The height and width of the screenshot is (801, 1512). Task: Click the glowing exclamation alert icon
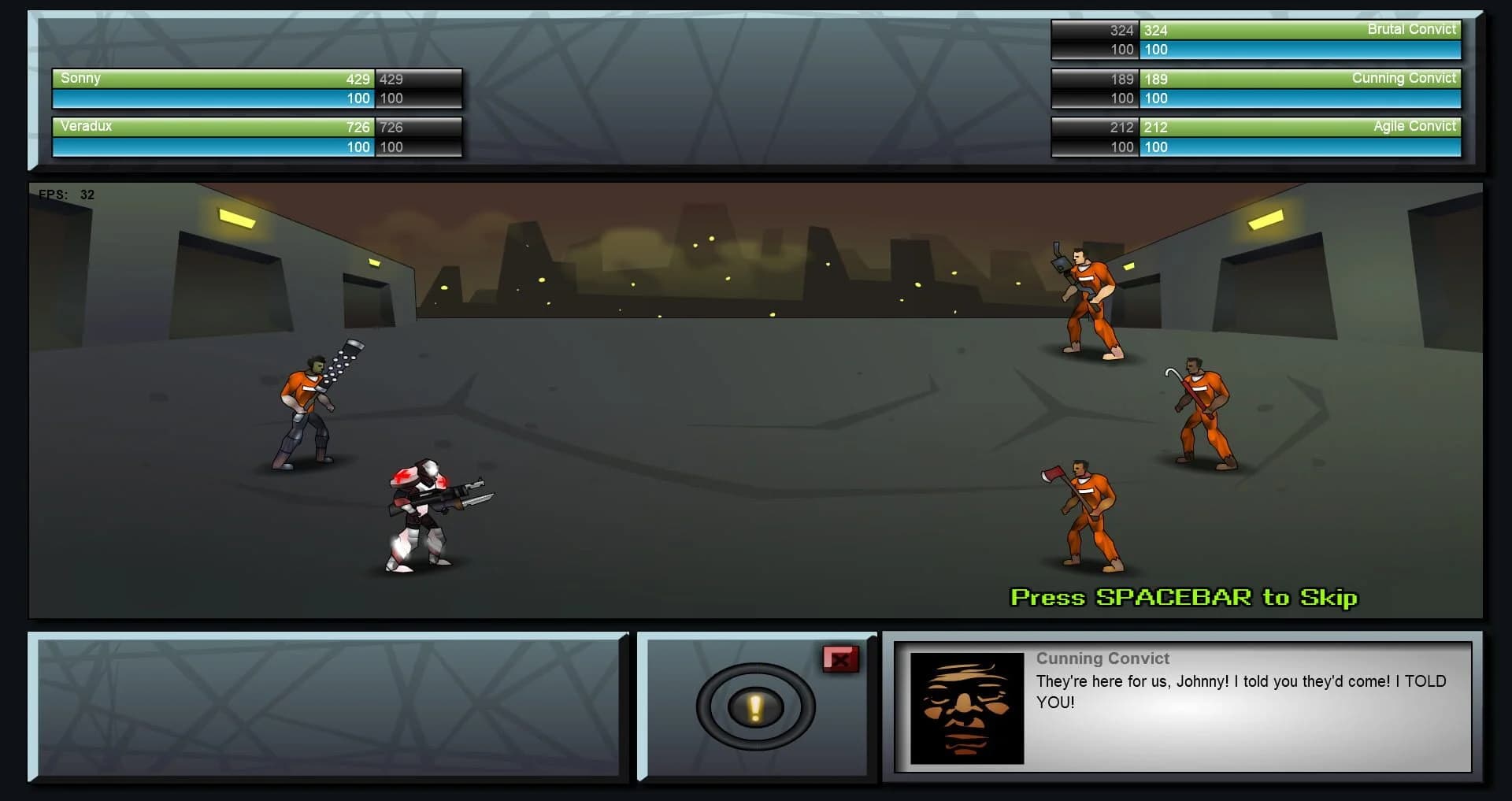click(x=754, y=707)
